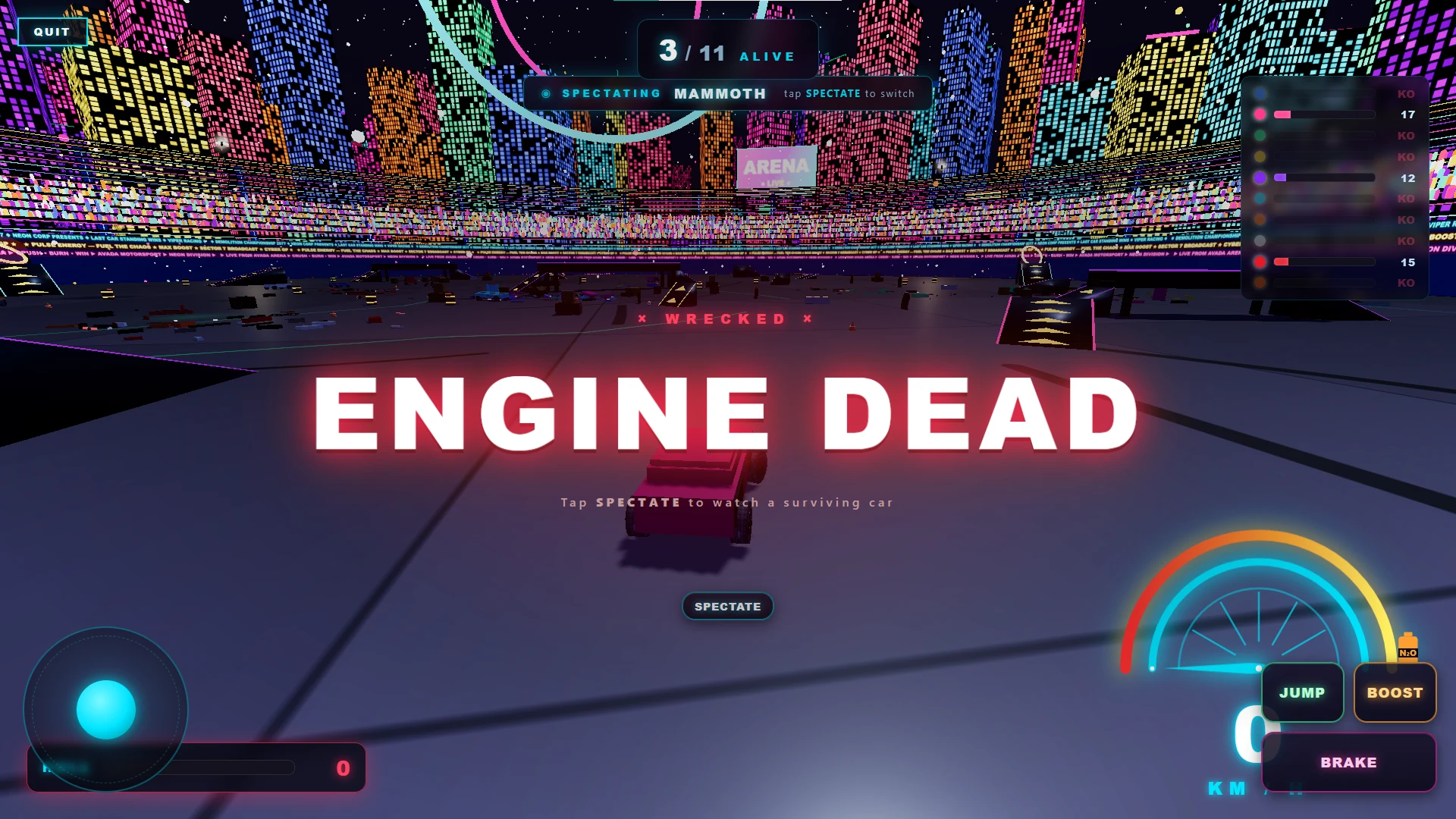Screen dimensions: 1456x819
Task: Select the purple player's dot icon
Action: [1260, 177]
